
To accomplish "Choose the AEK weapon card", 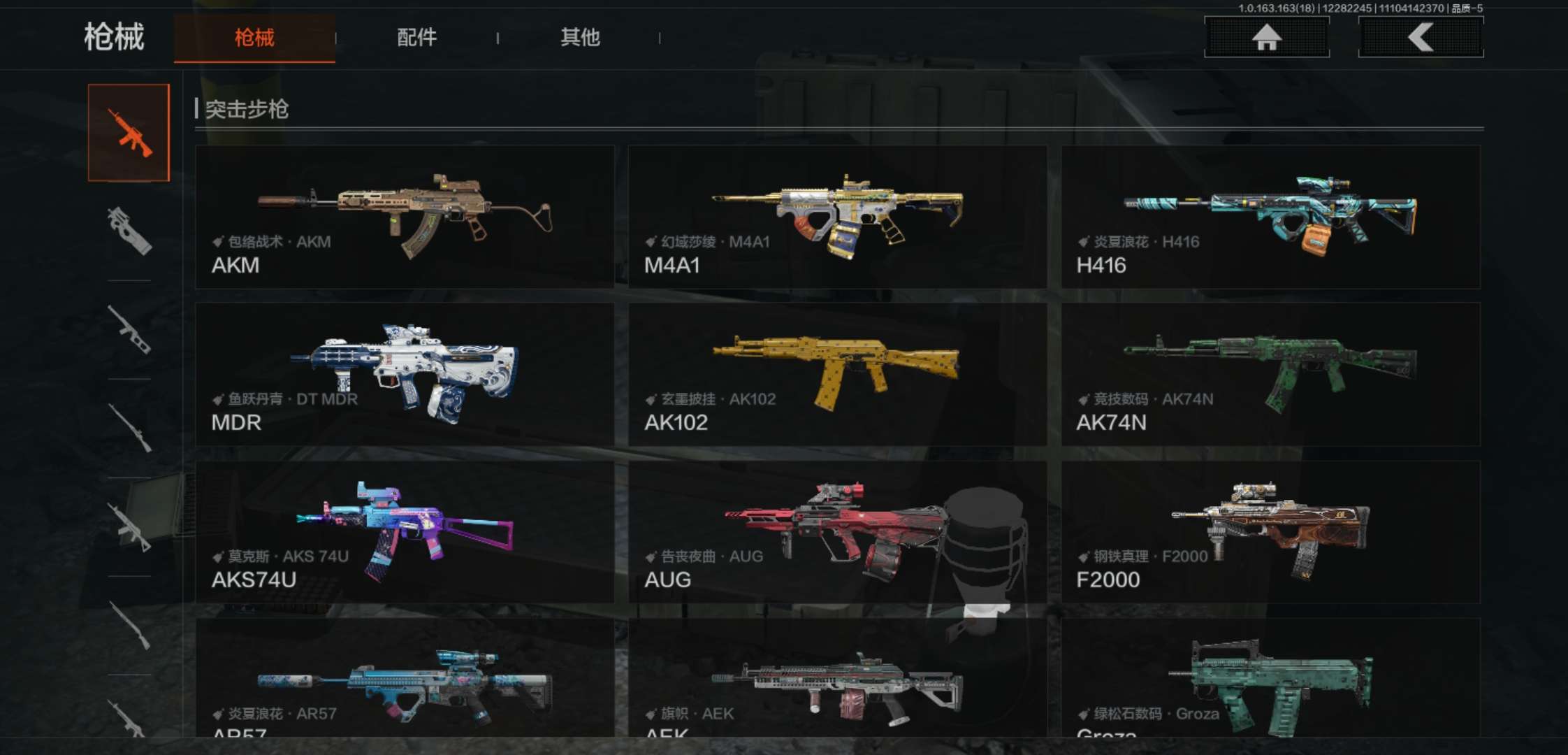I will tap(837, 678).
